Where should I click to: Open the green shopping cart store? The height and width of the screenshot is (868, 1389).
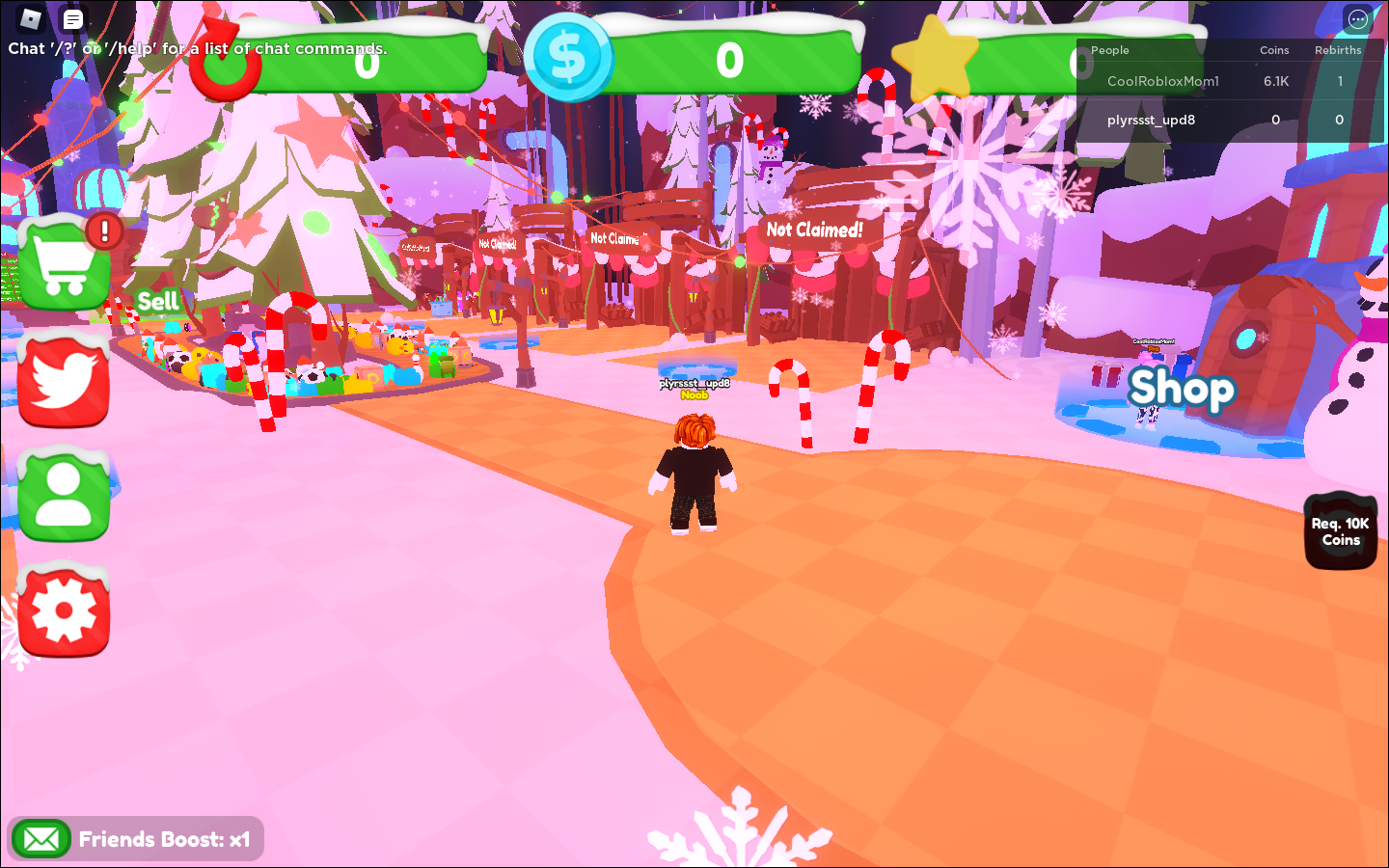(65, 263)
